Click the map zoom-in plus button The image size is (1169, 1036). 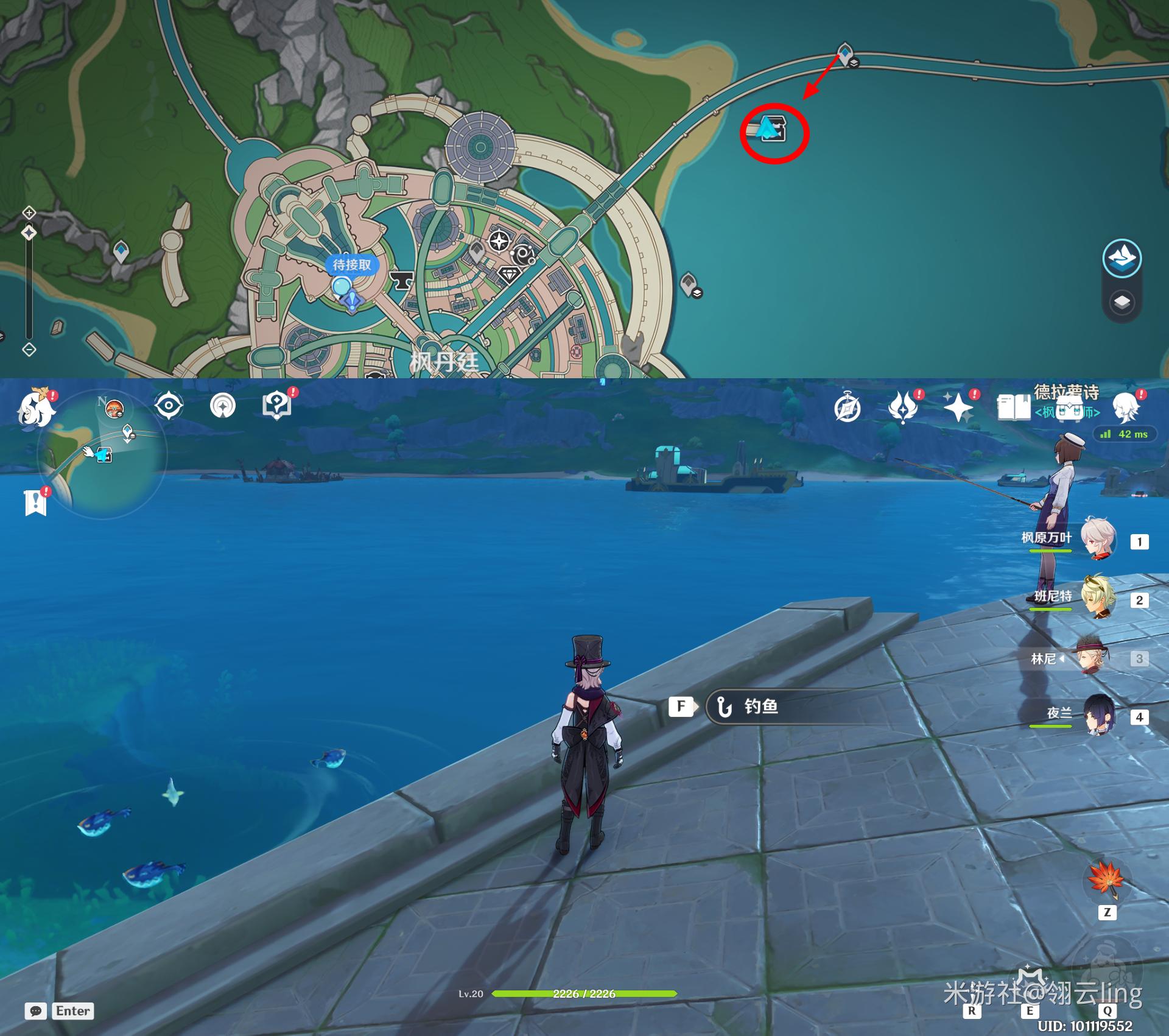coord(29,213)
